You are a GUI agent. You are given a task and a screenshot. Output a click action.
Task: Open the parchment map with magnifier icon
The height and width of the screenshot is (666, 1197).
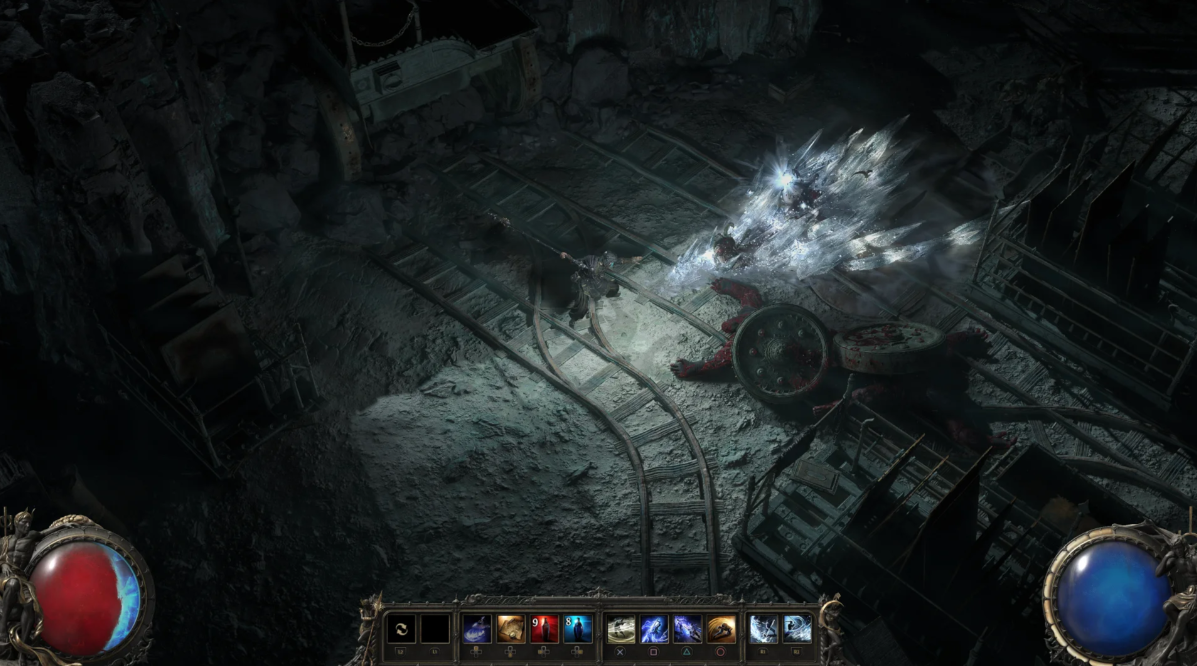pyautogui.click(x=511, y=628)
